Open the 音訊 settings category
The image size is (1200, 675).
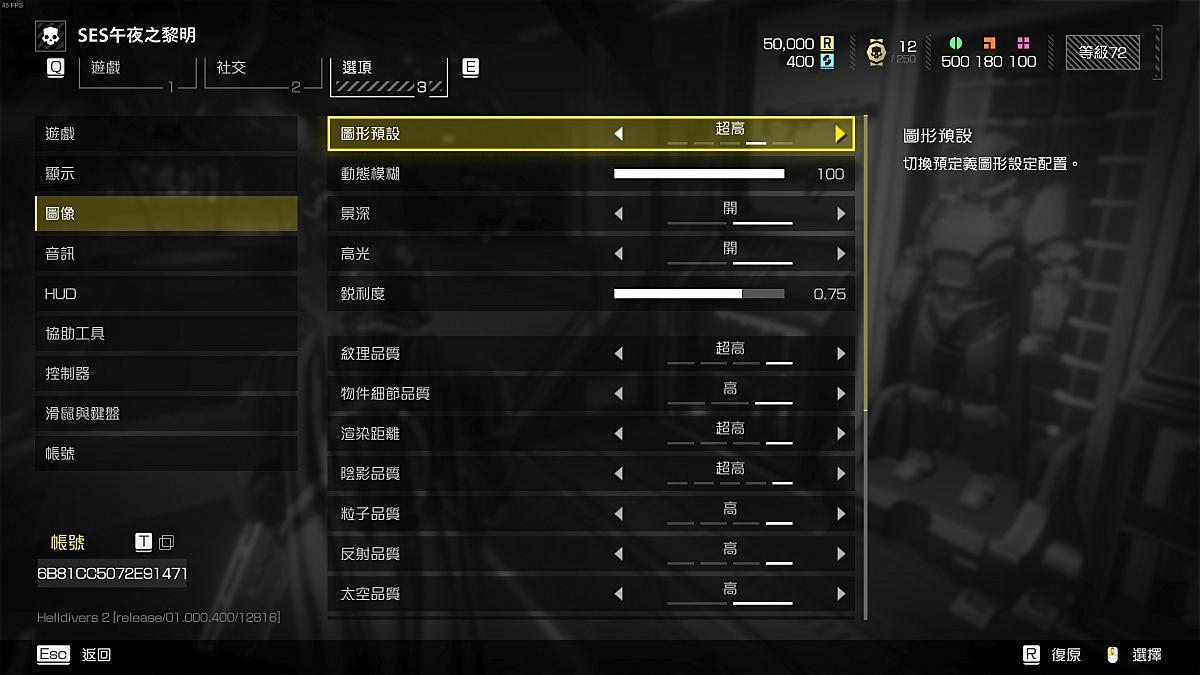click(x=166, y=254)
